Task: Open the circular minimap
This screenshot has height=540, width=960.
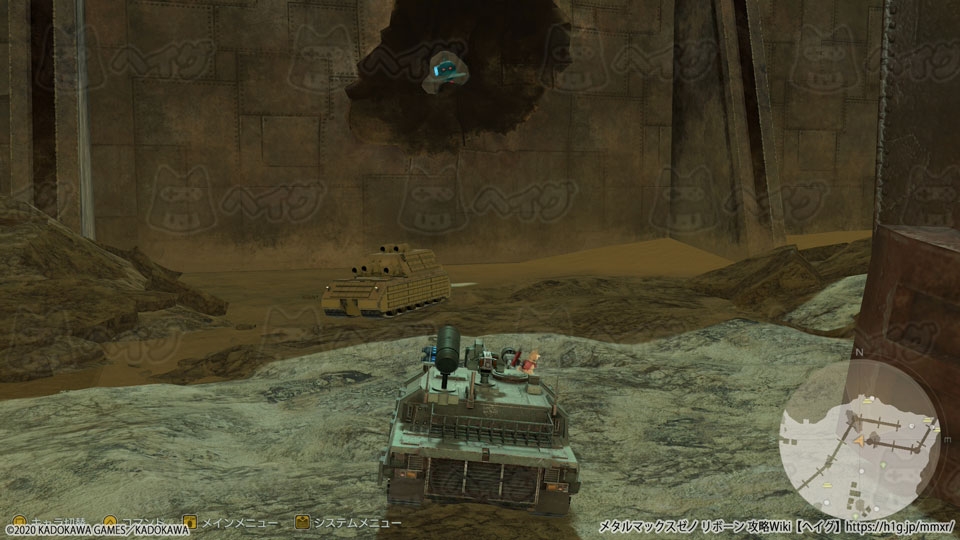Action: click(x=860, y=432)
